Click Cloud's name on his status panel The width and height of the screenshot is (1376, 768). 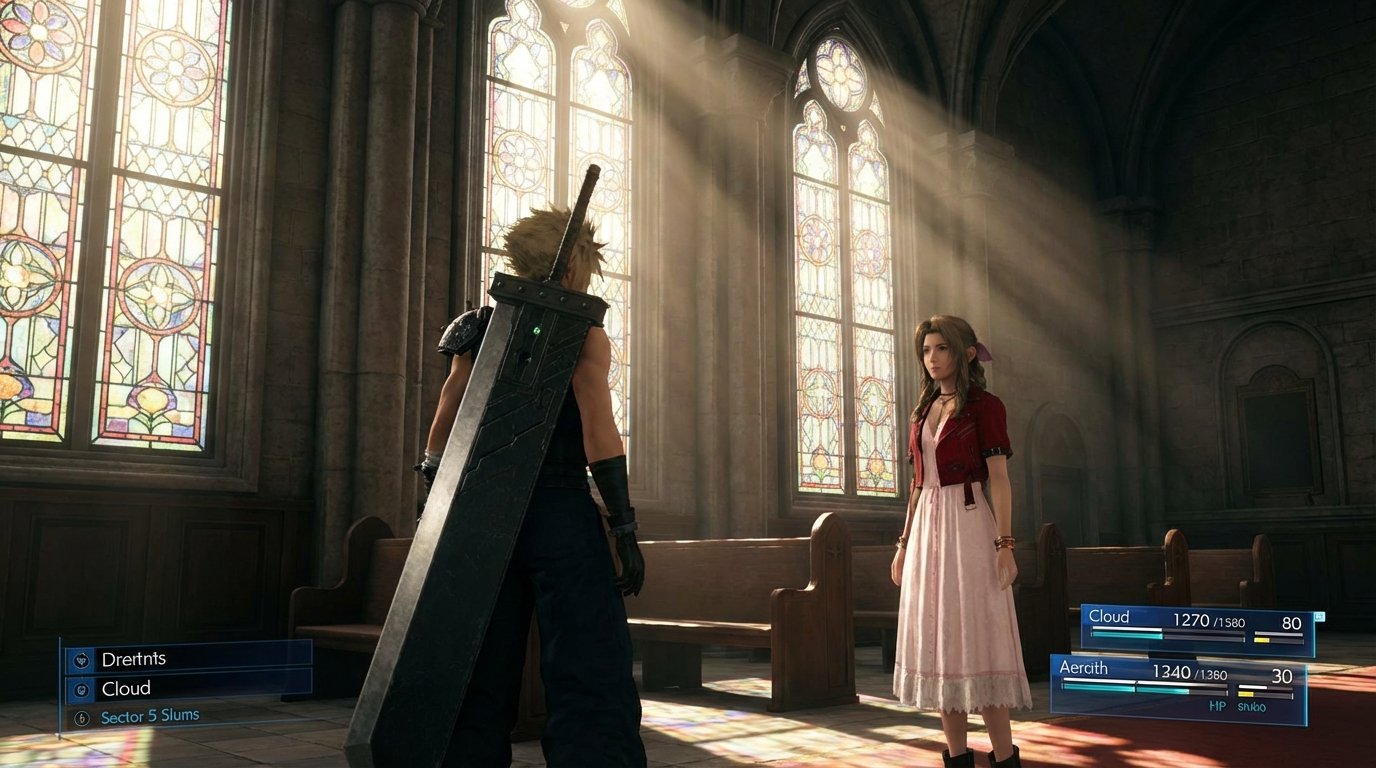click(x=1110, y=616)
